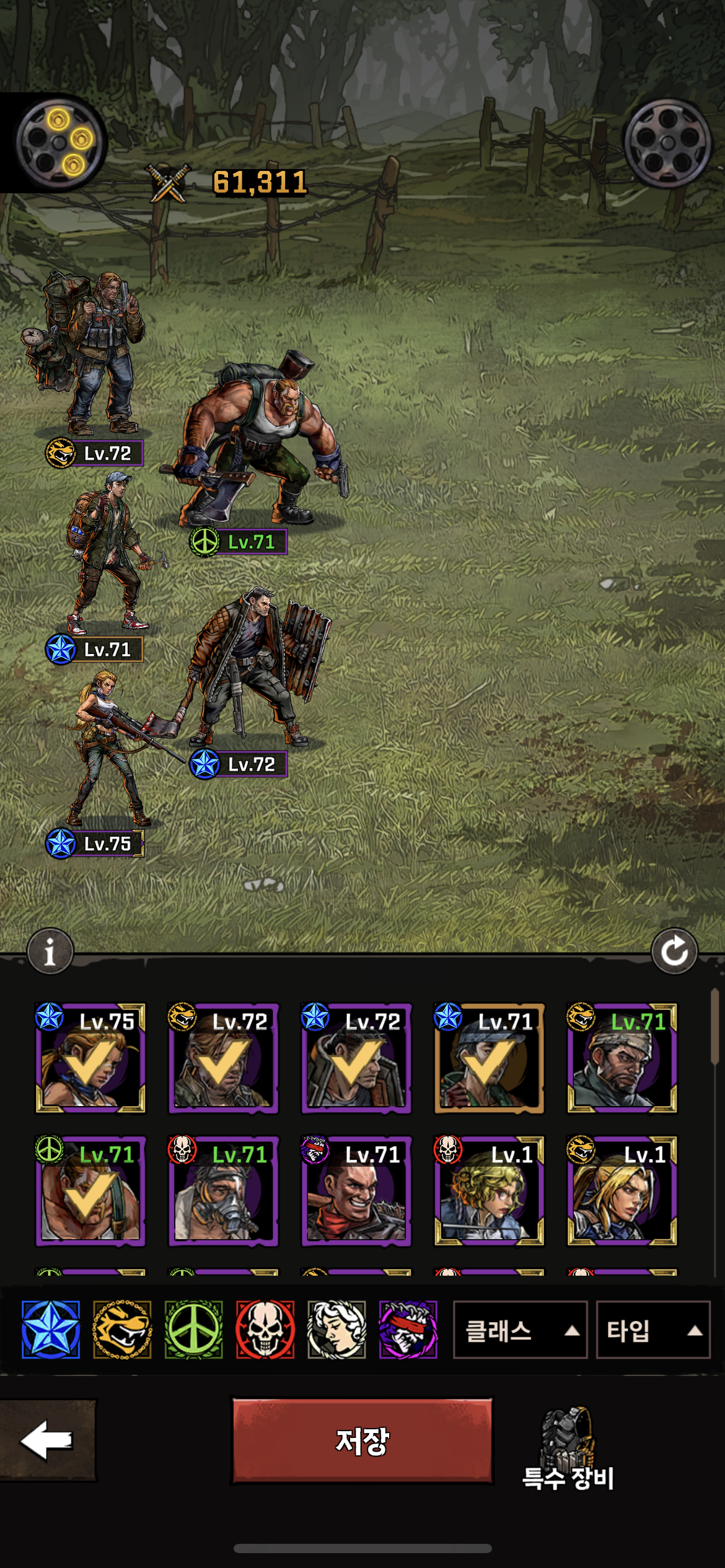725x1568 pixels.
Task: Tap the revolver cylinder with gold bullets
Action: coord(59,143)
